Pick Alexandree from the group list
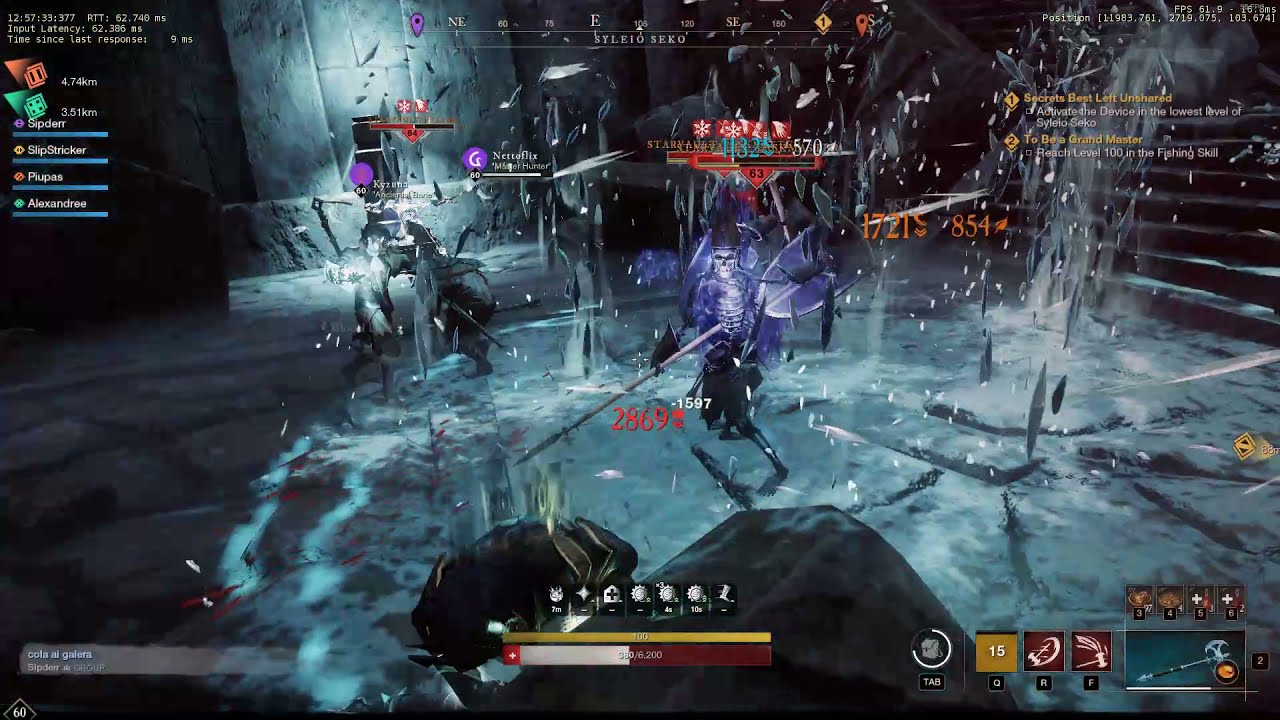Image resolution: width=1280 pixels, height=720 pixels. pos(56,204)
